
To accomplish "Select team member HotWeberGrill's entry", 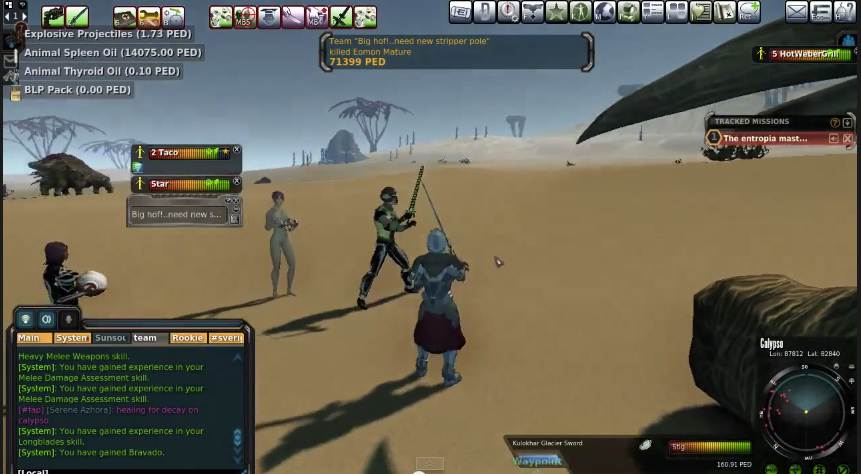I will click(805, 54).
